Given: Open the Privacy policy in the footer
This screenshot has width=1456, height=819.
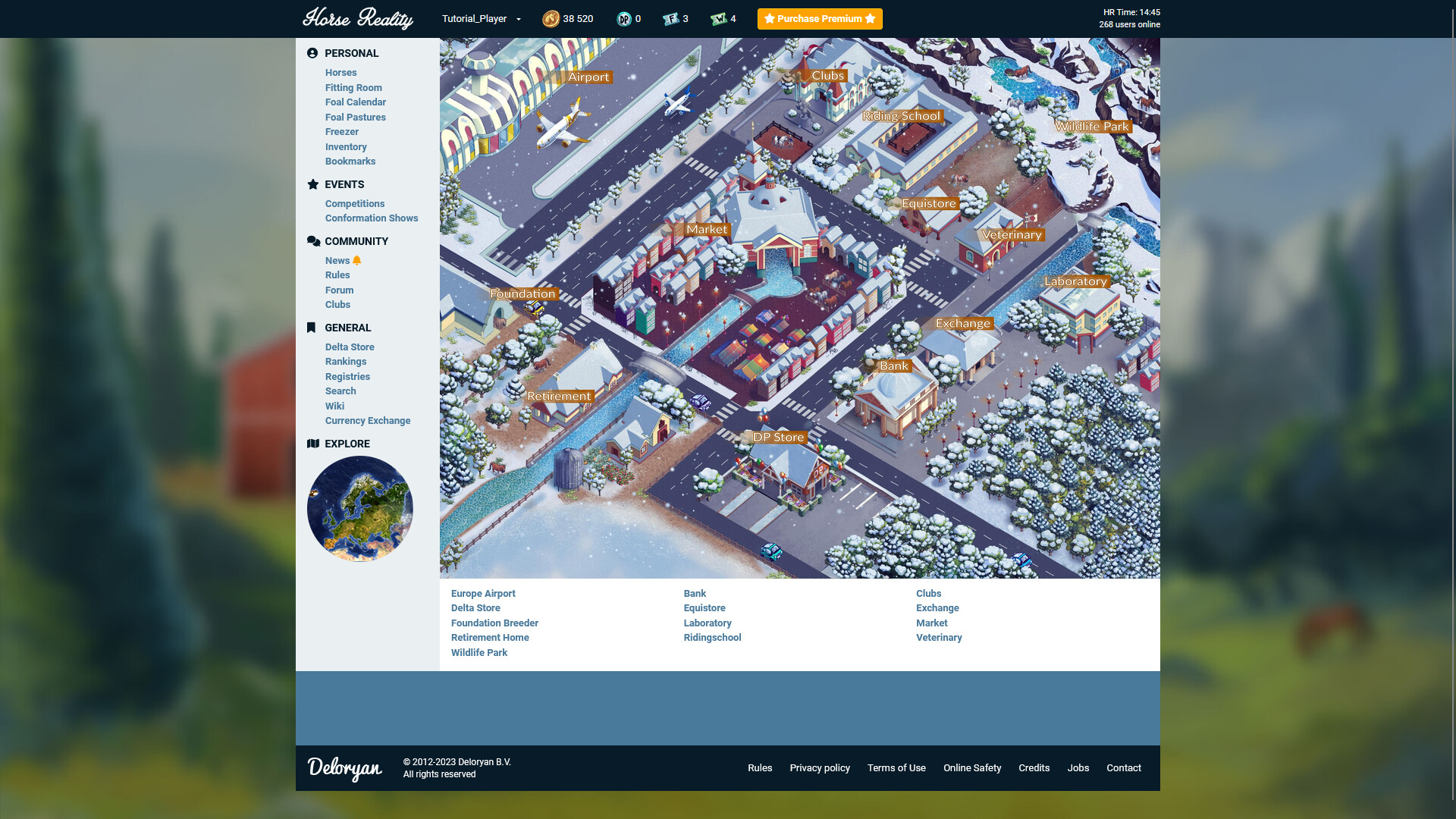Looking at the screenshot, I should (820, 767).
